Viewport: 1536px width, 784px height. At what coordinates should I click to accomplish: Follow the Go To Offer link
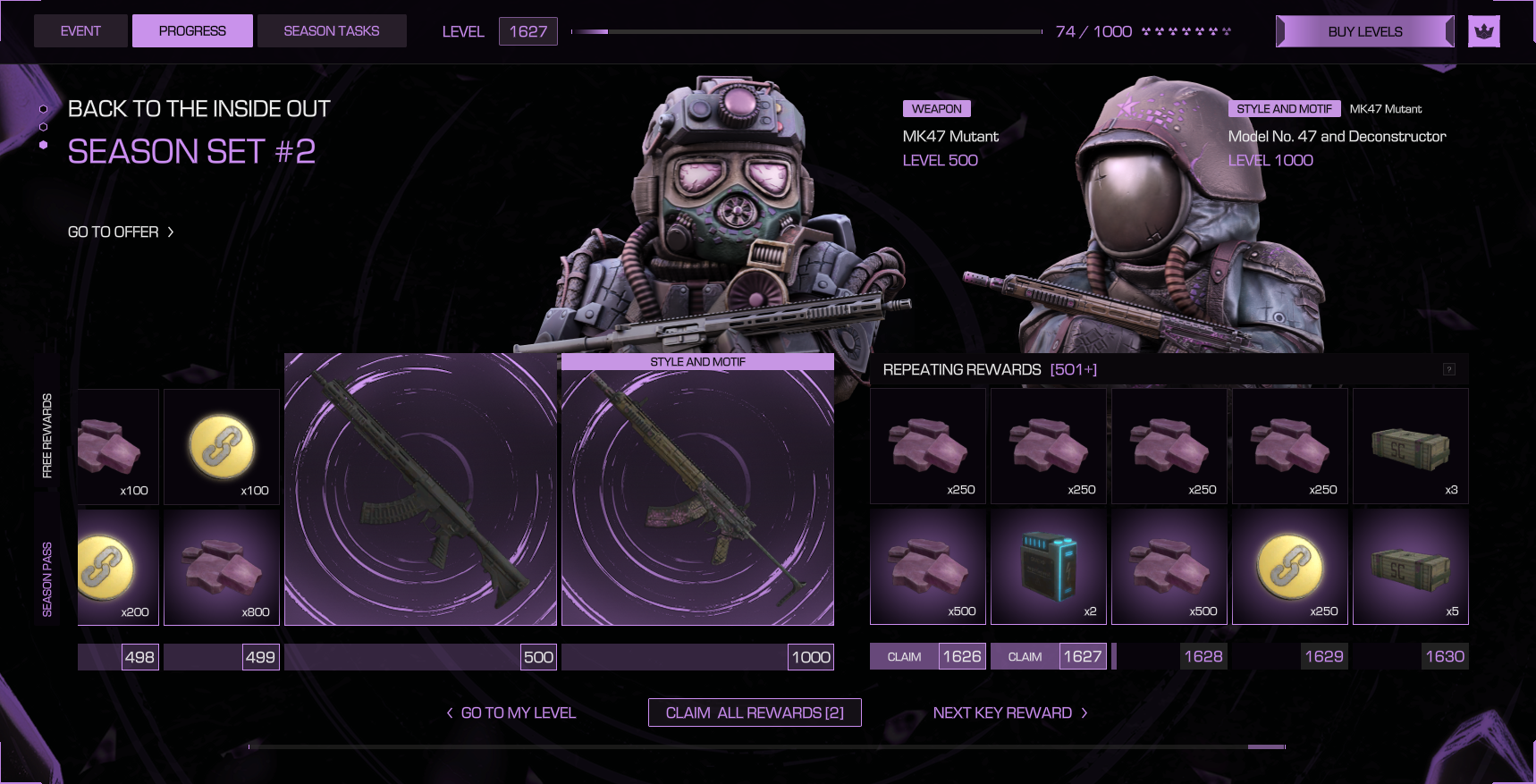pos(121,232)
